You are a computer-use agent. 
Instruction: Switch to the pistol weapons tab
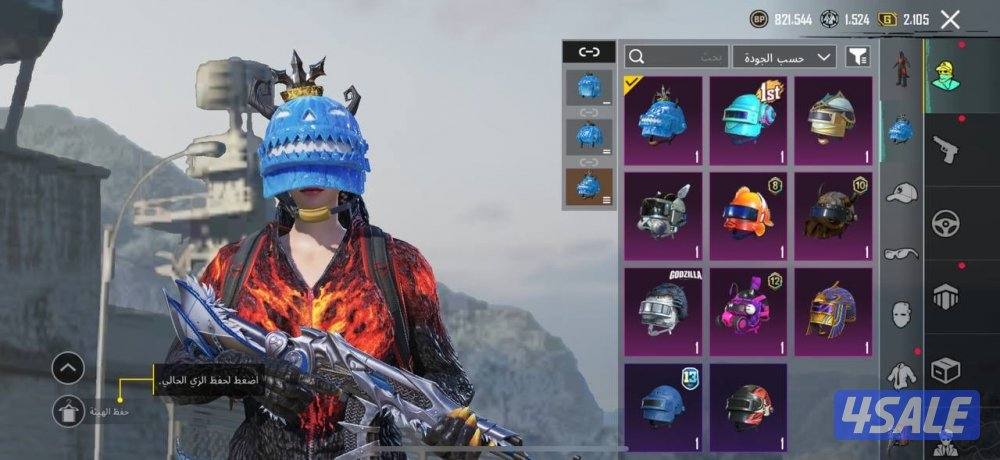945,149
